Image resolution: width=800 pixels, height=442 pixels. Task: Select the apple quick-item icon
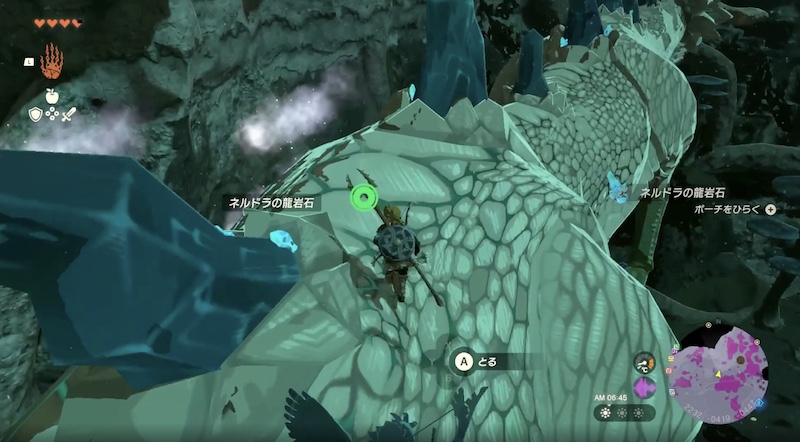51,97
